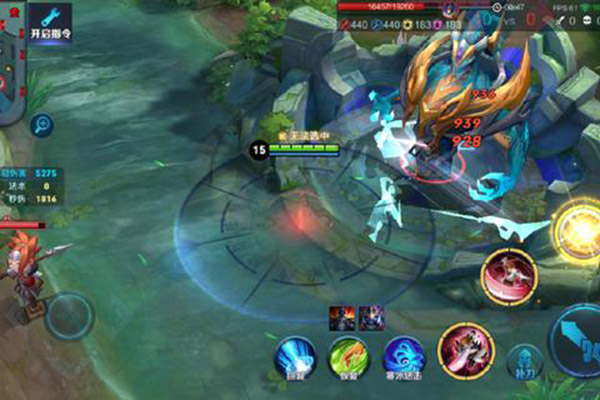
Task: Cast the red skill below the golden ultimate
Action: click(505, 273)
